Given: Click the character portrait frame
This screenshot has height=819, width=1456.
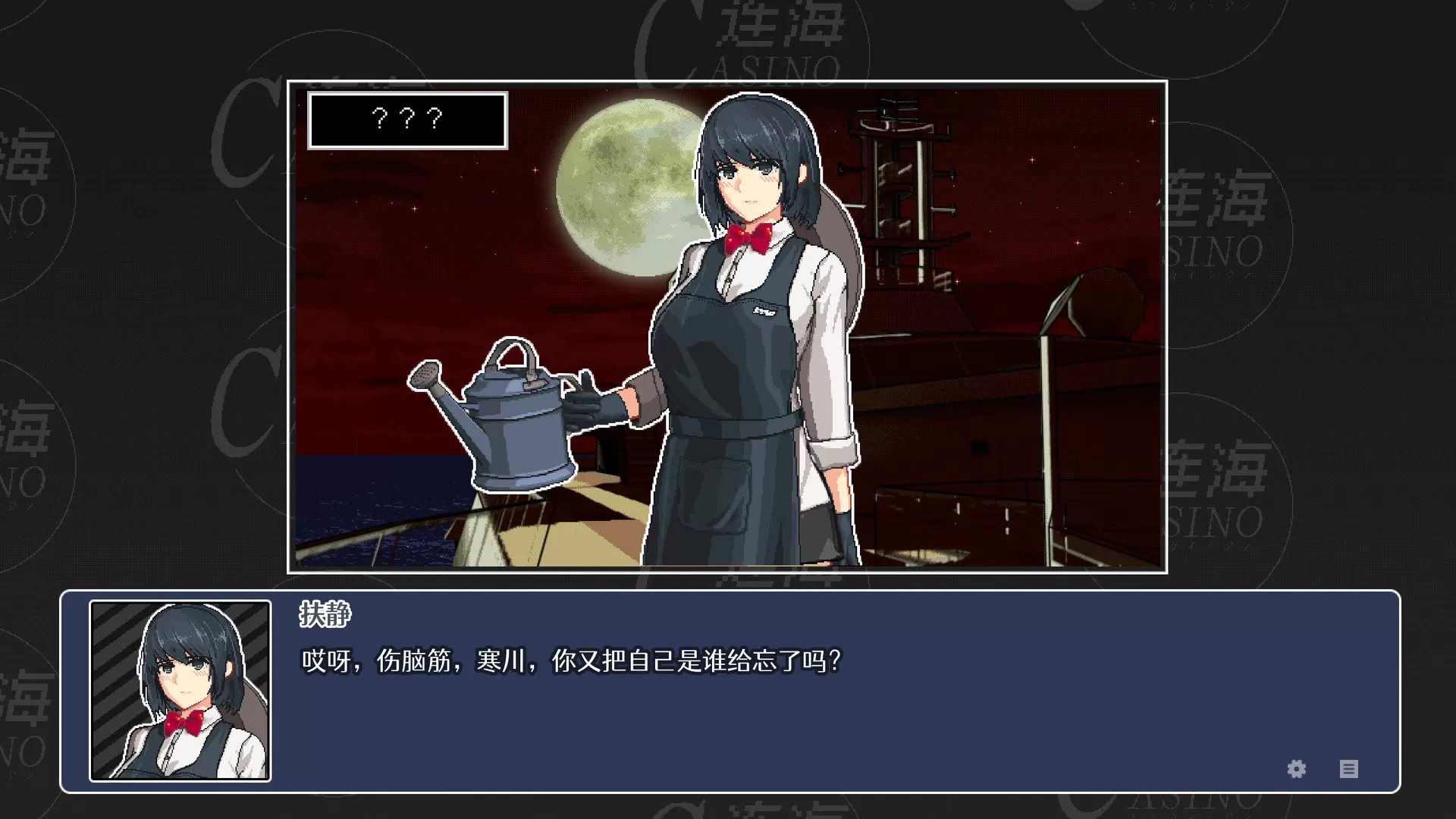Looking at the screenshot, I should [180, 691].
